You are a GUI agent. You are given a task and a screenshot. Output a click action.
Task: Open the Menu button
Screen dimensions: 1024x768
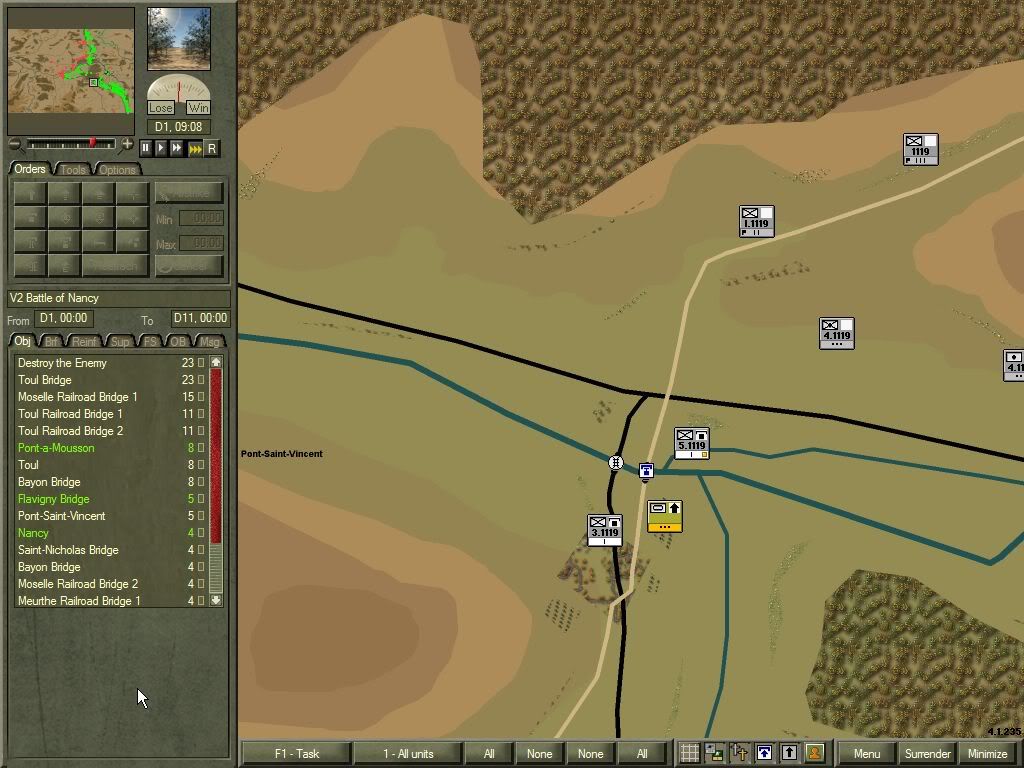(866, 753)
